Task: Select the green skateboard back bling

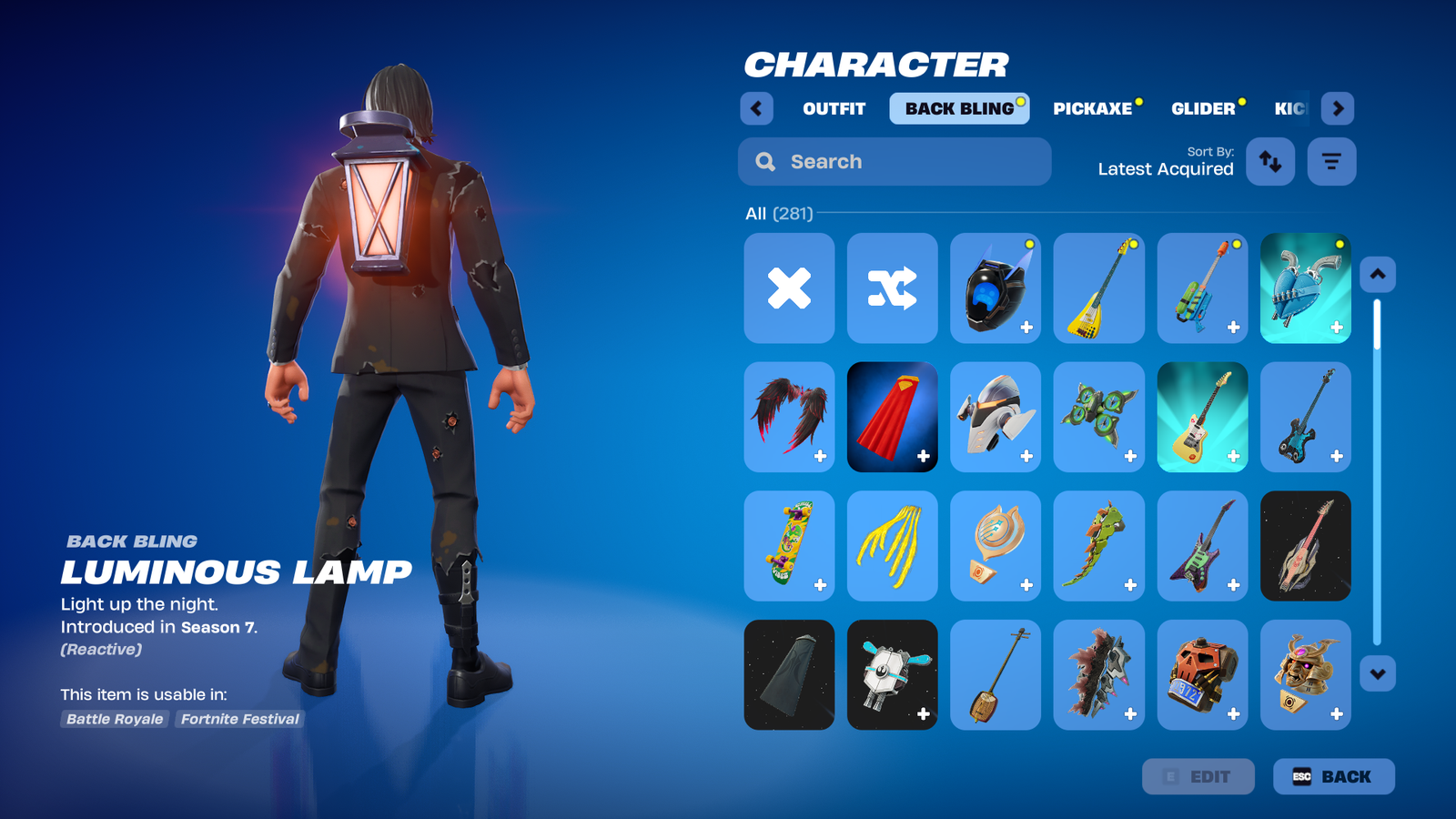Action: [x=789, y=546]
